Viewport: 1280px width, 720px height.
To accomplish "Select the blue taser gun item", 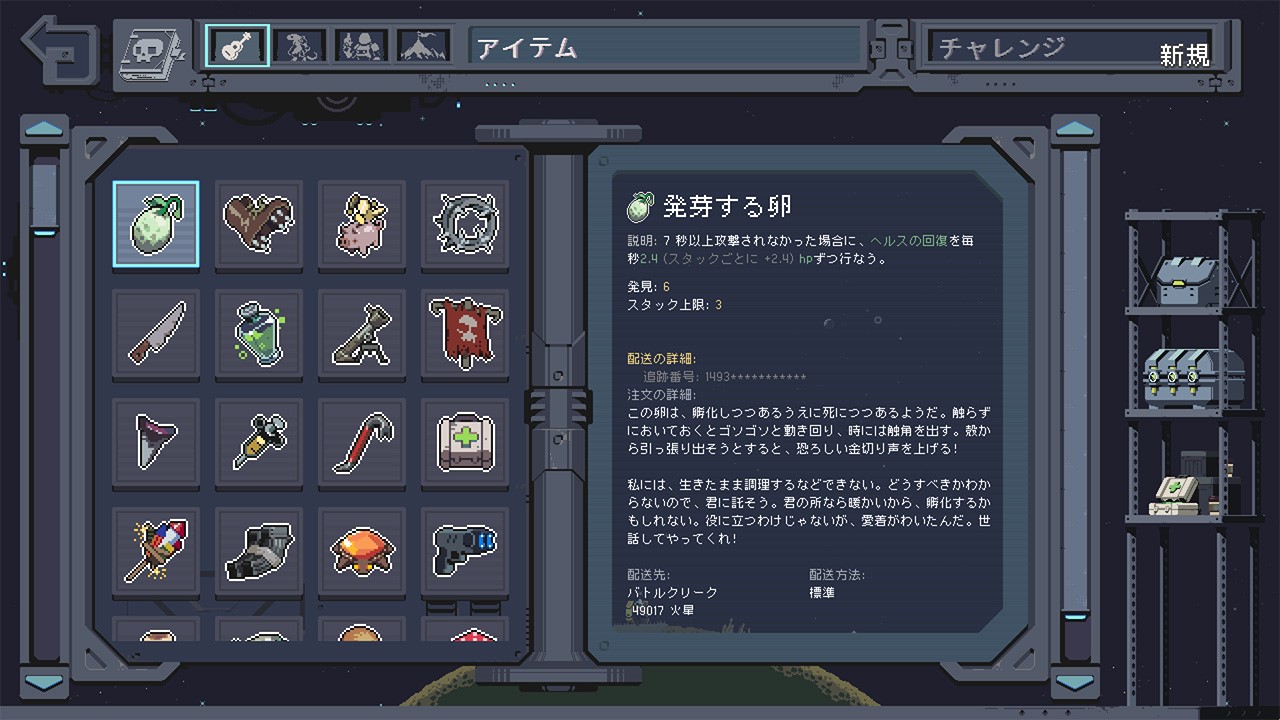I will (x=464, y=550).
